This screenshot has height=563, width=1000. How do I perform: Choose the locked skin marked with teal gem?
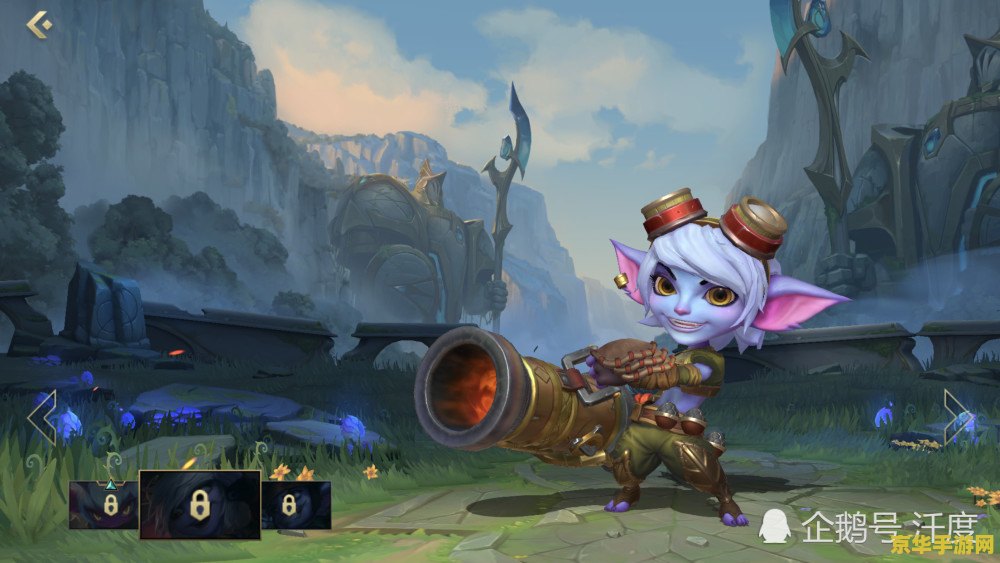[x=103, y=505]
